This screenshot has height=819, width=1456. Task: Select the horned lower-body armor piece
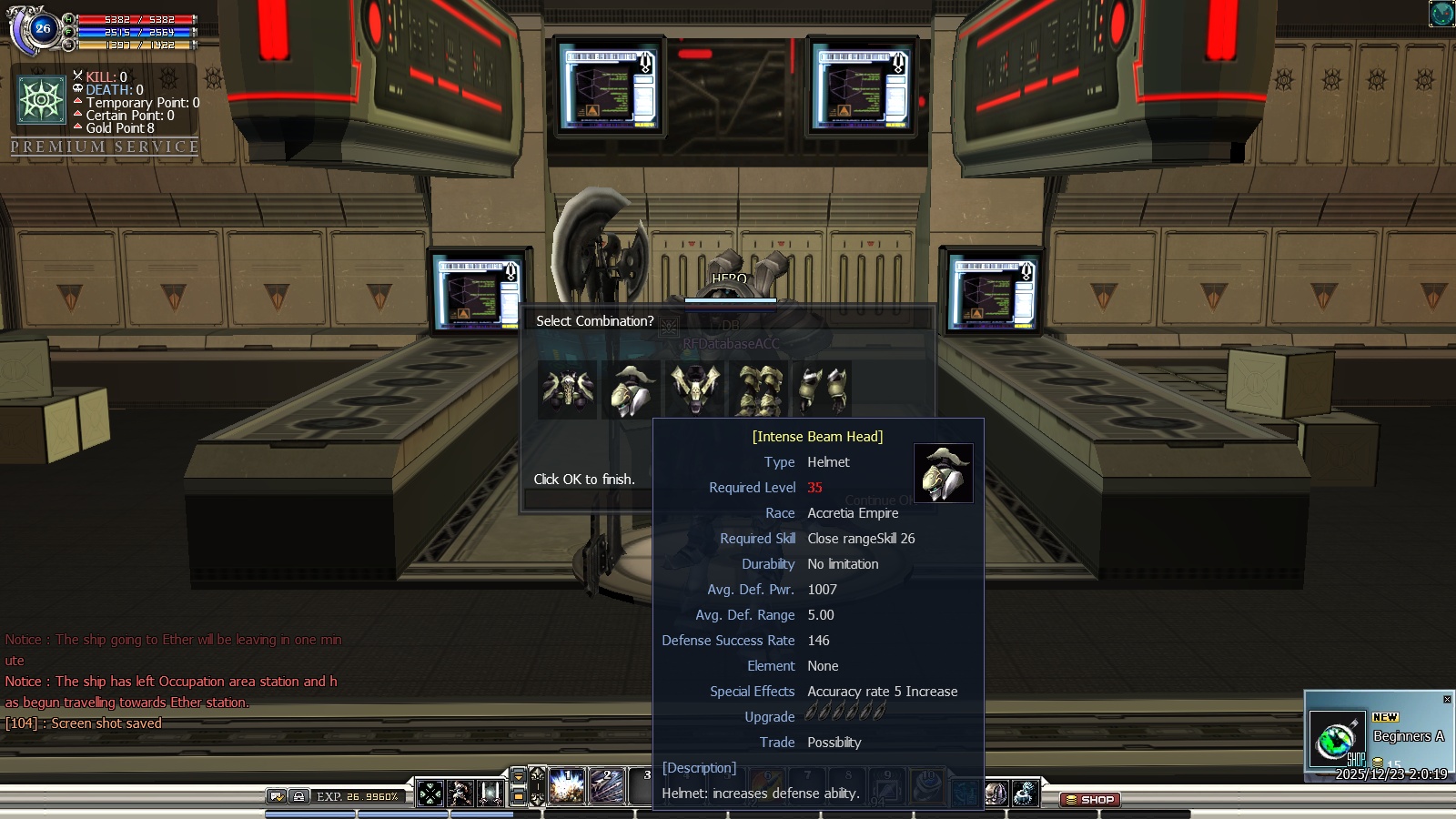695,389
